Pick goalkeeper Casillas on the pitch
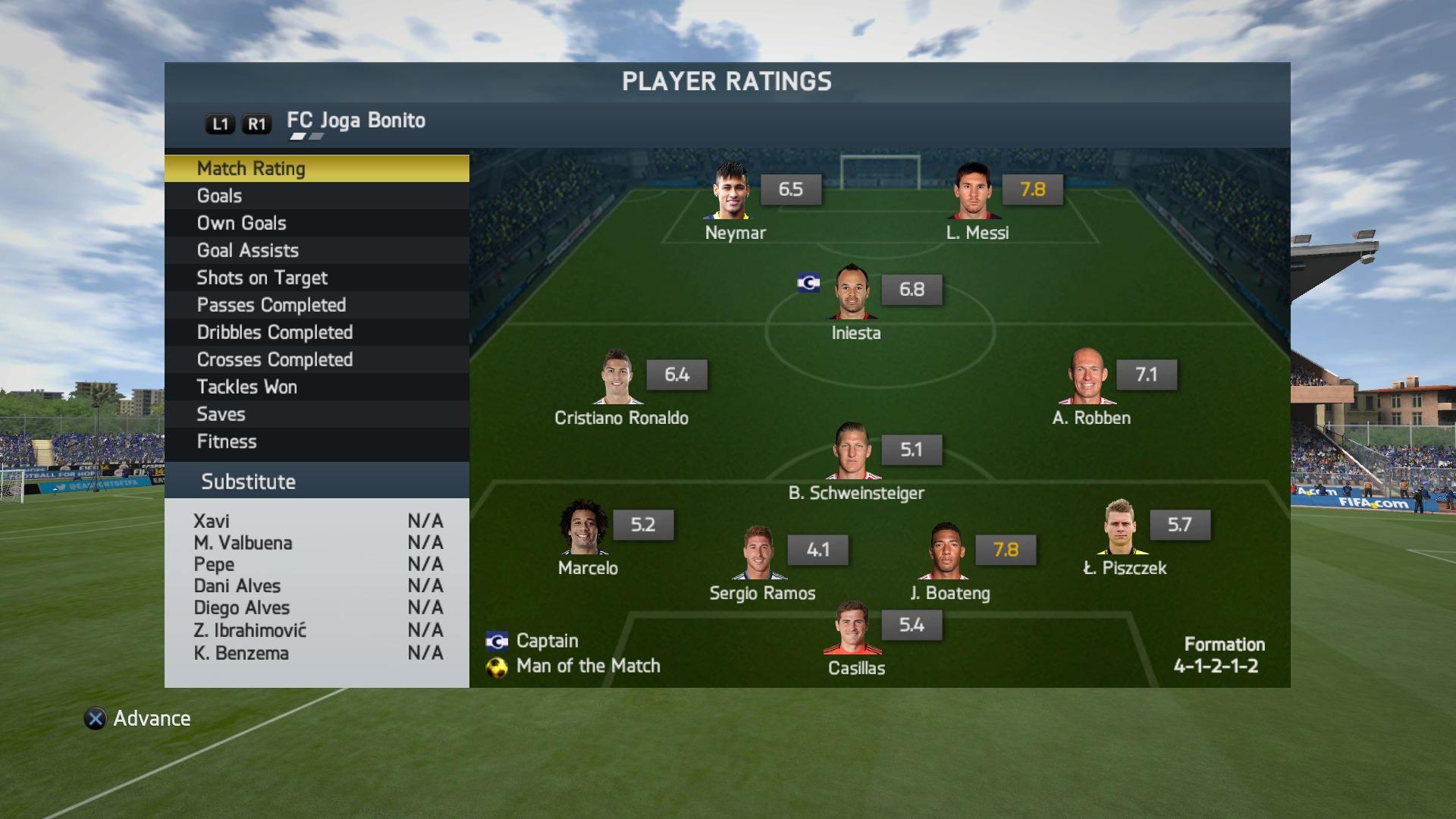The height and width of the screenshot is (819, 1456). tap(854, 628)
